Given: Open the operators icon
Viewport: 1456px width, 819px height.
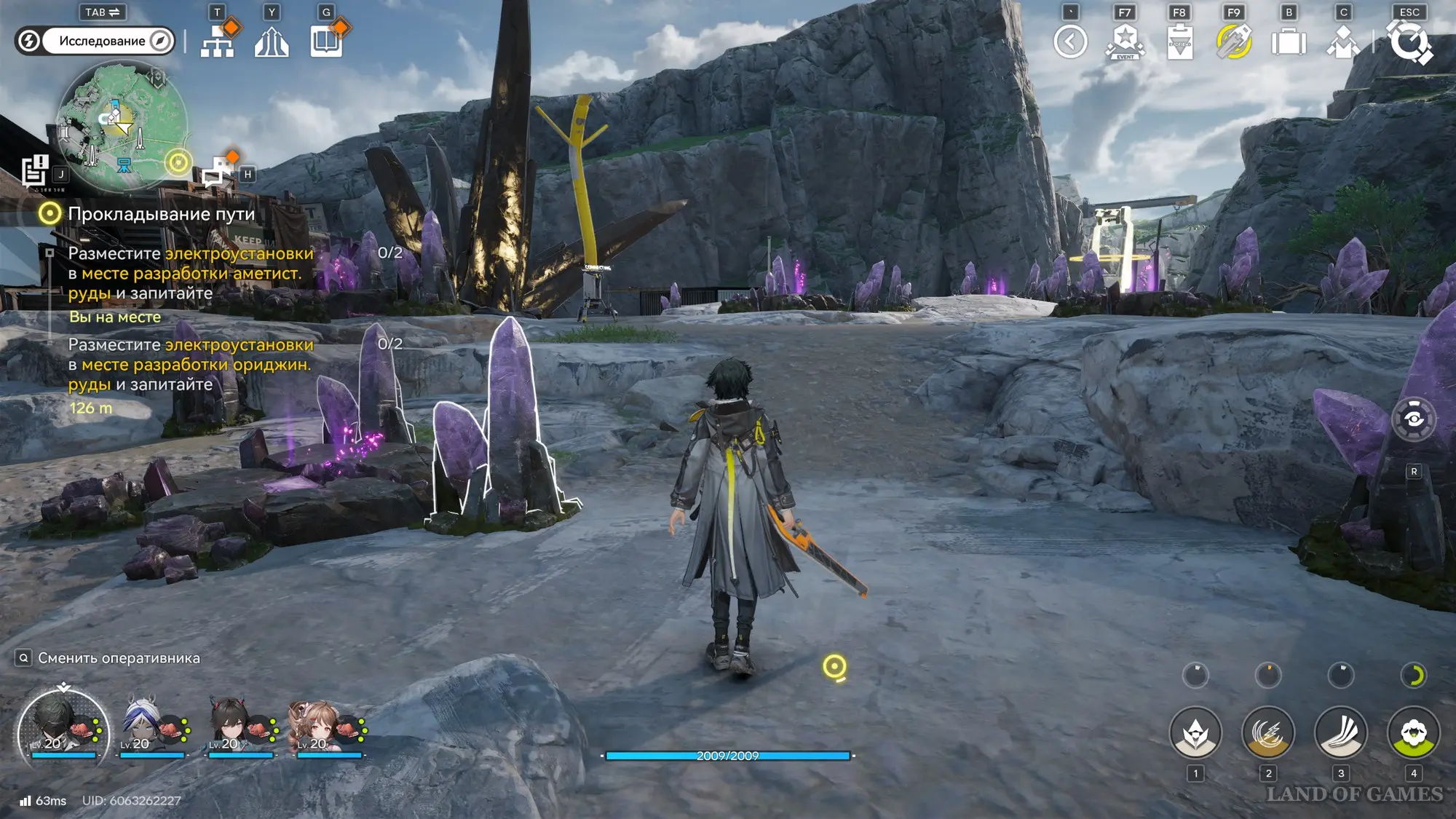Looking at the screenshot, I should click(x=1343, y=41).
